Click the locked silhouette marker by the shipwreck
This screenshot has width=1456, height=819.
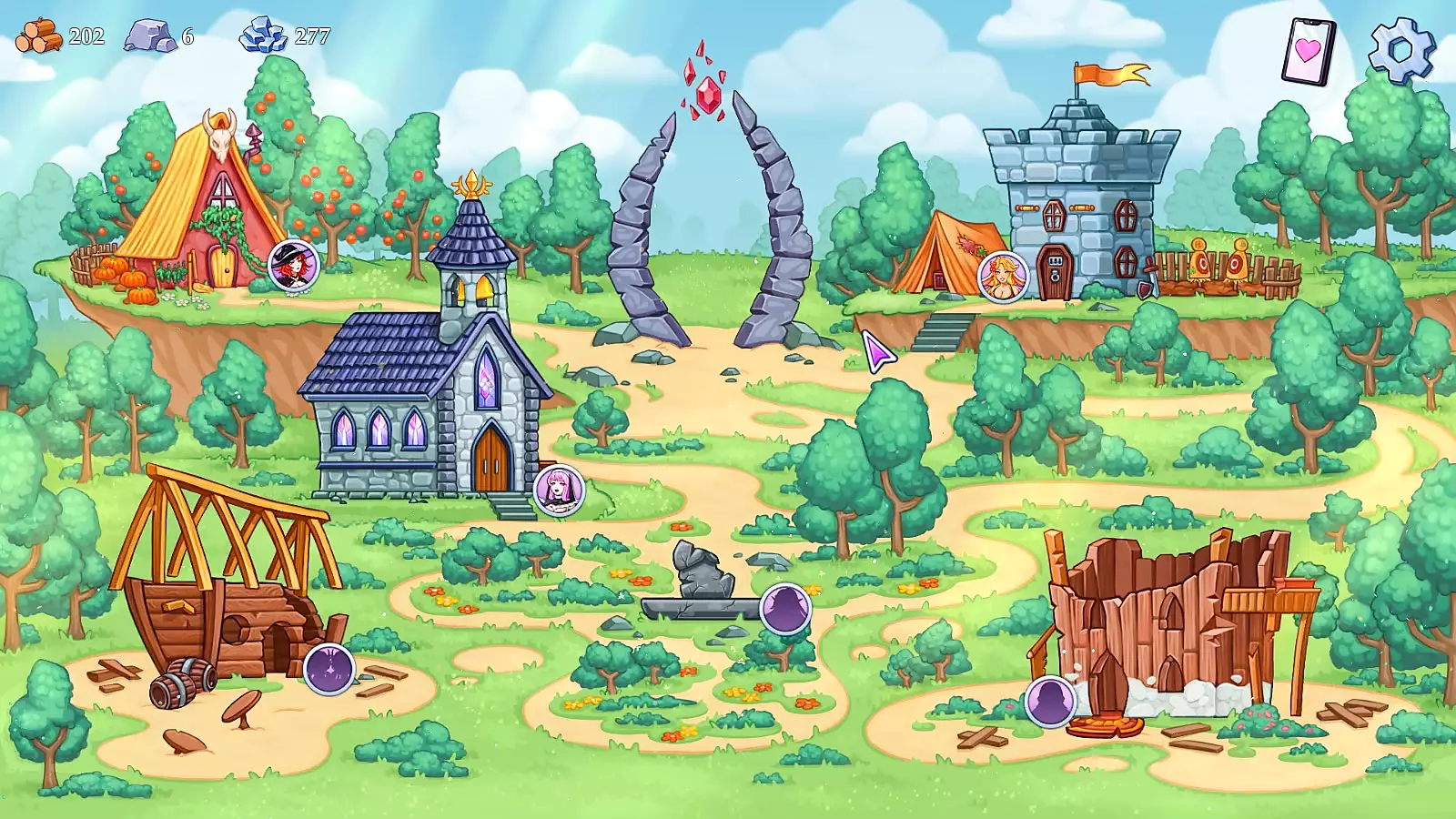[329, 669]
